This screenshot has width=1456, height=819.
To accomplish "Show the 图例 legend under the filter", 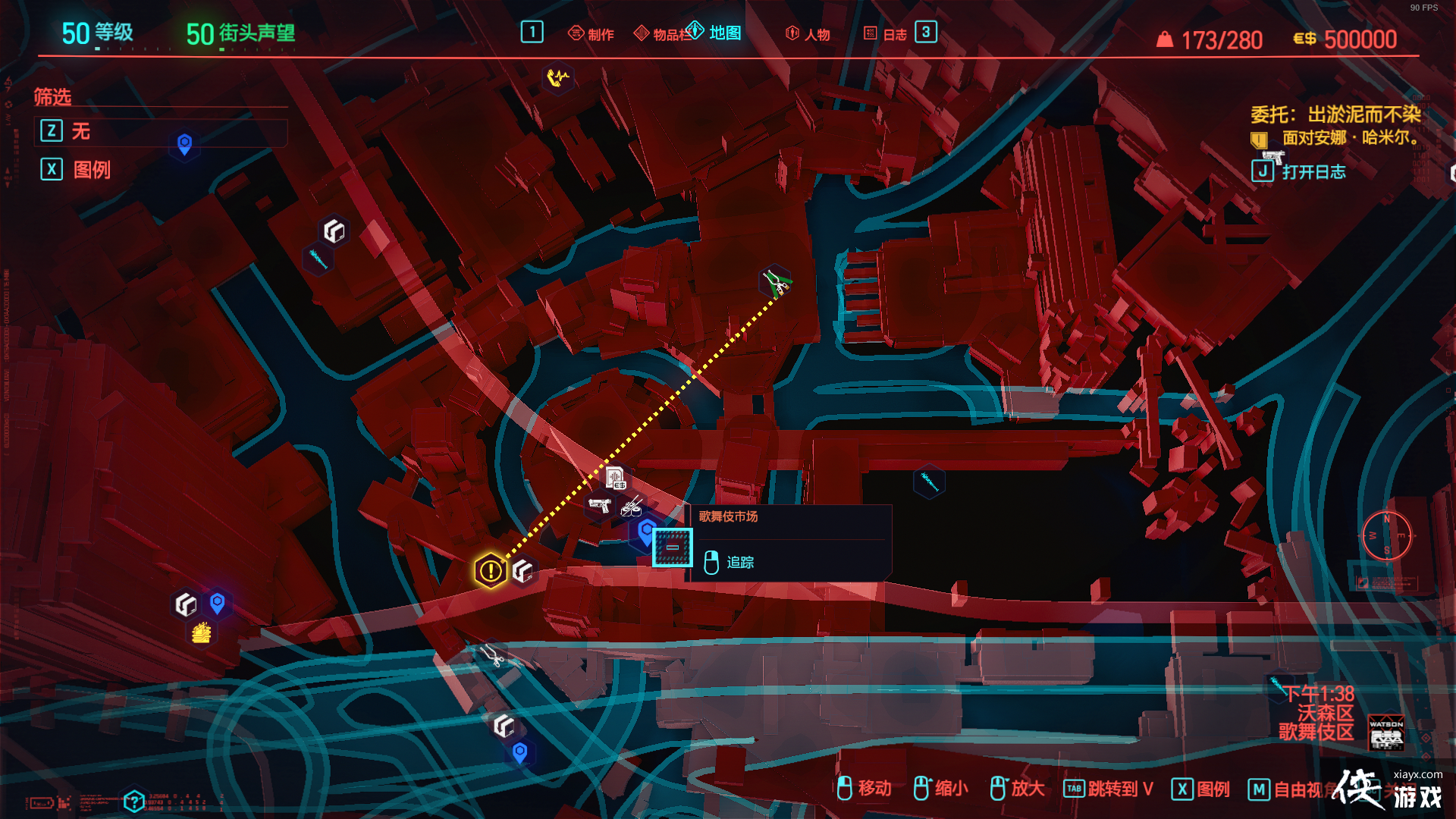I will point(91,169).
